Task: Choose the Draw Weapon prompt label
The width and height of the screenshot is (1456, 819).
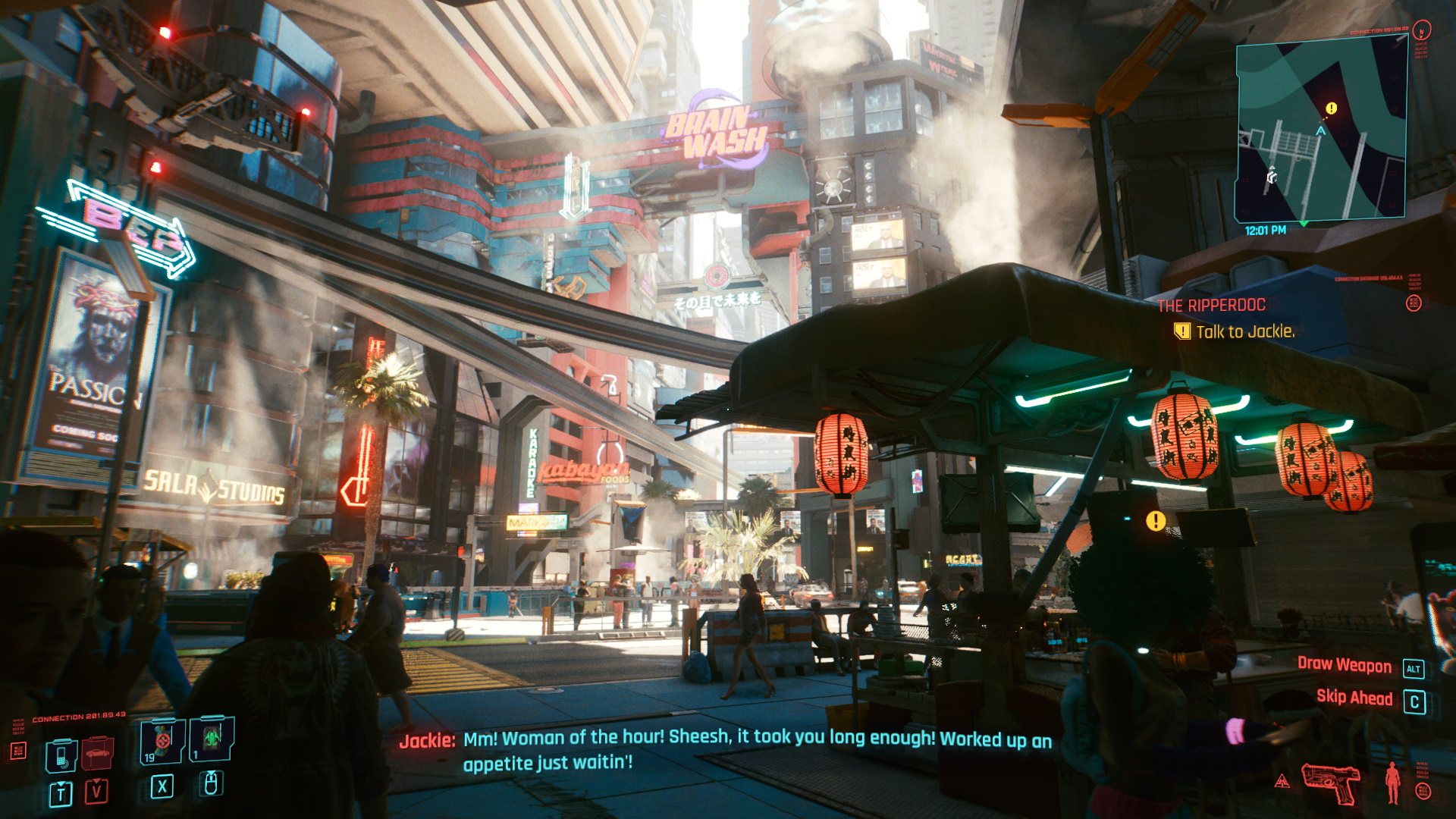Action: click(x=1344, y=665)
